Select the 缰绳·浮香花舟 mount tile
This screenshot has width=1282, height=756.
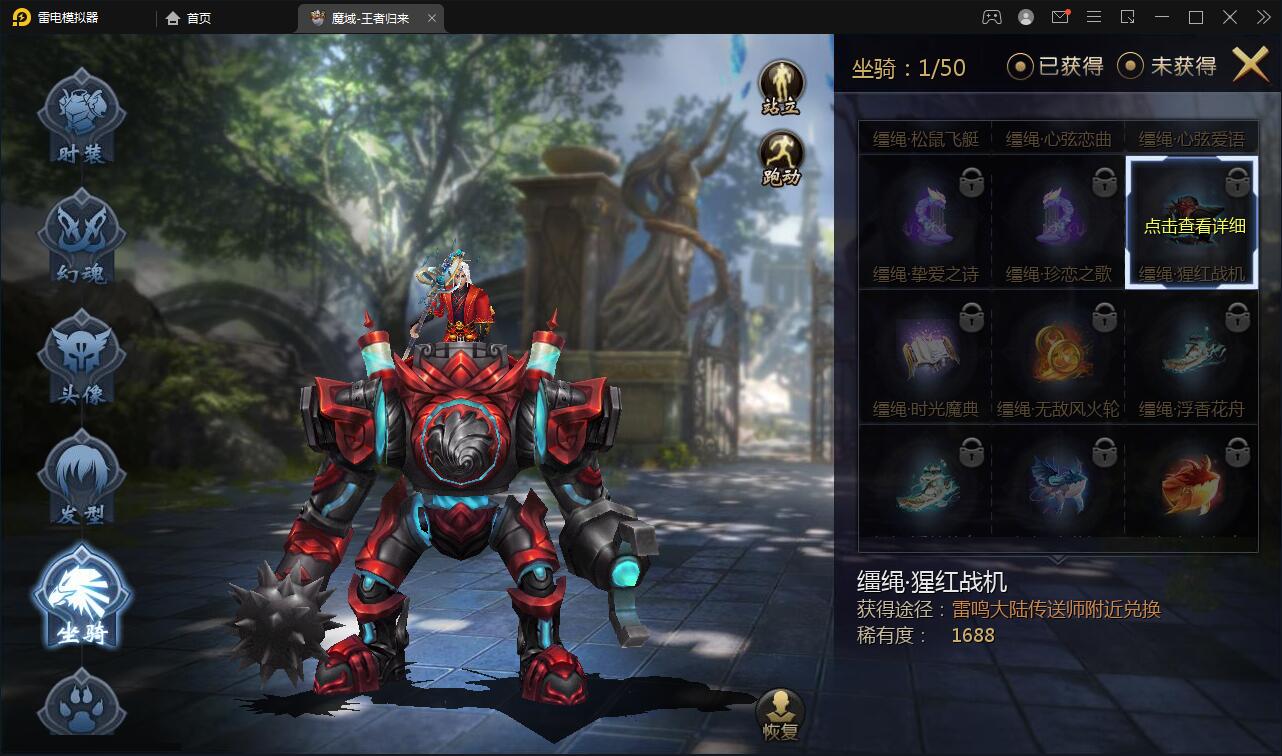(x=1192, y=357)
